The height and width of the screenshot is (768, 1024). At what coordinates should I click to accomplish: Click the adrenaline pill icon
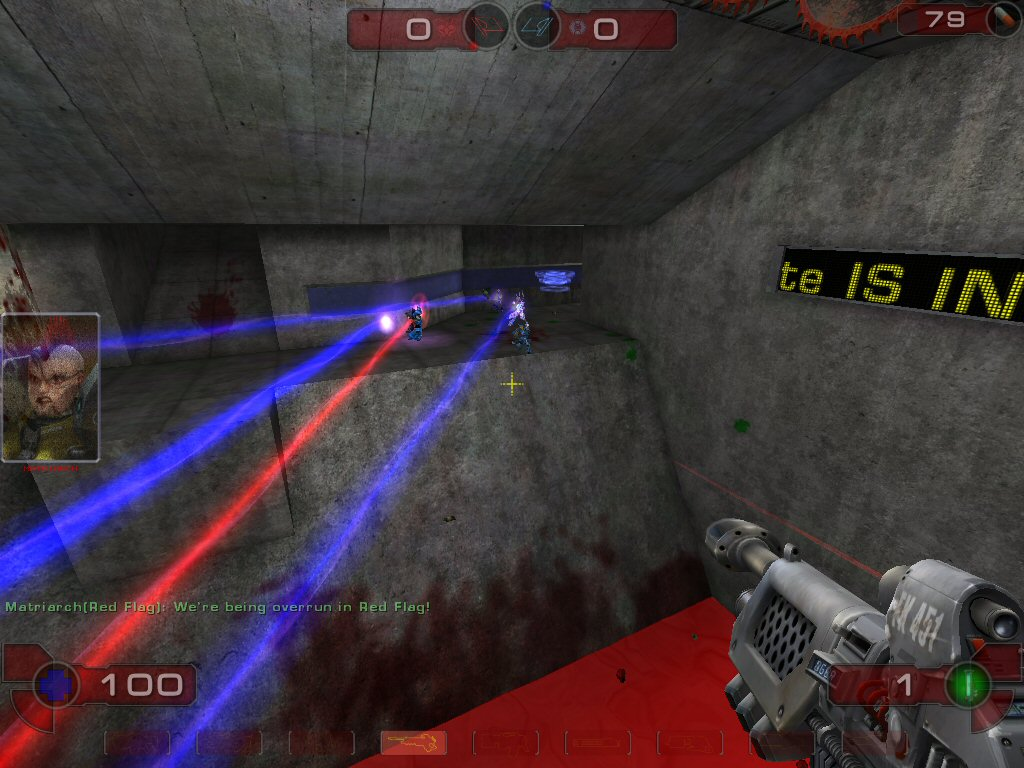tap(1001, 19)
